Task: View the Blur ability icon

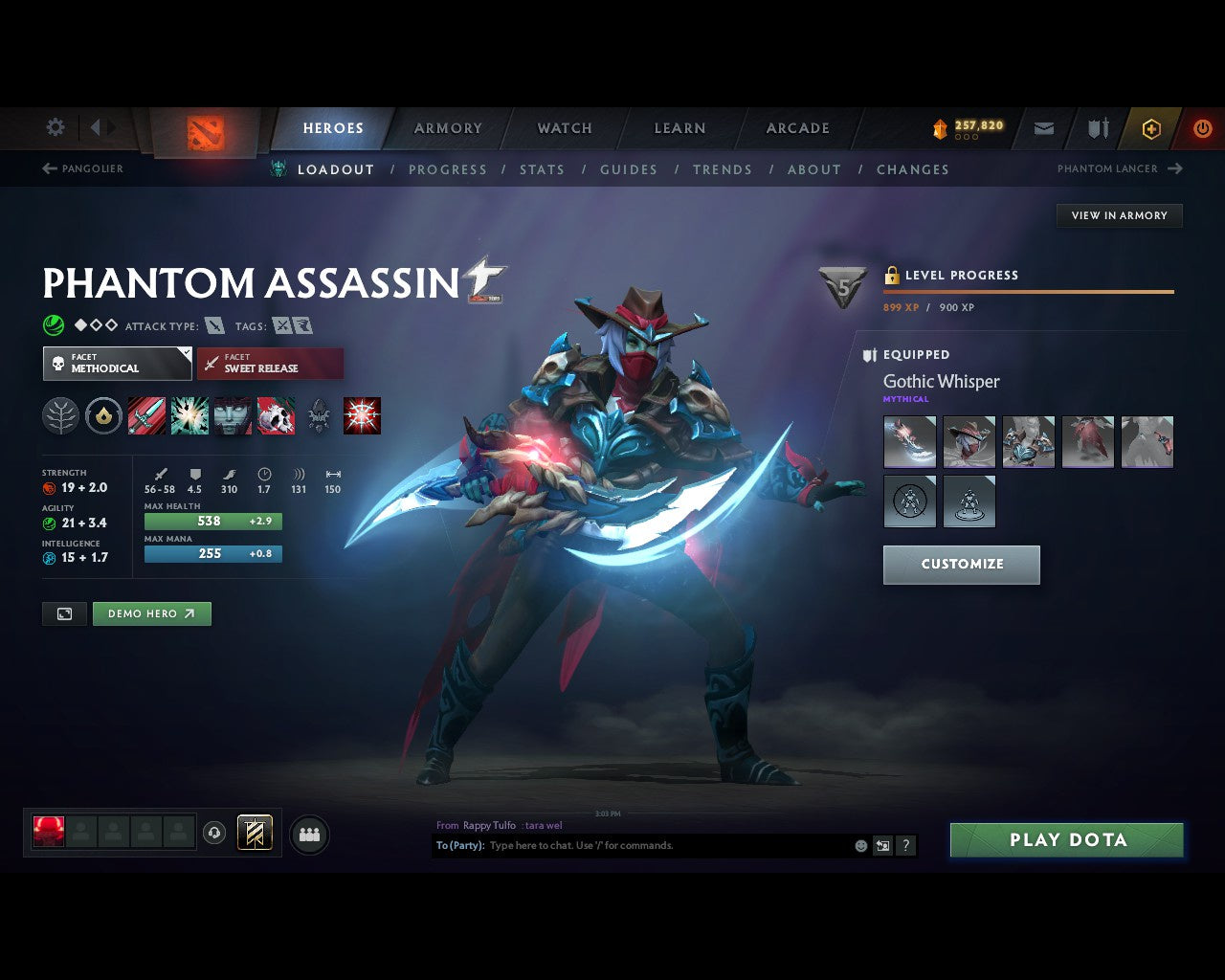Action: (x=233, y=415)
